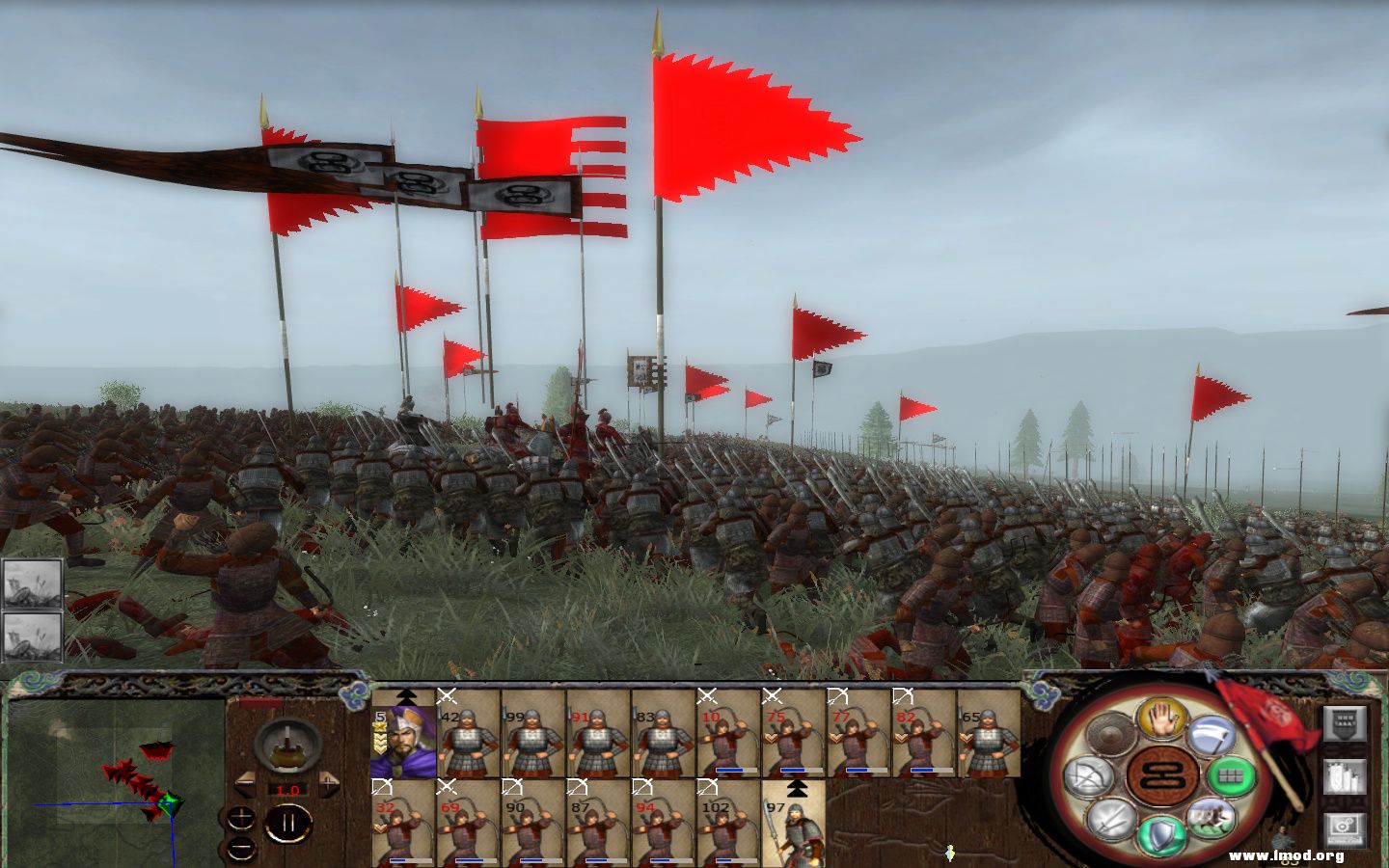Click the right arrow to increase battle speed

click(x=329, y=783)
